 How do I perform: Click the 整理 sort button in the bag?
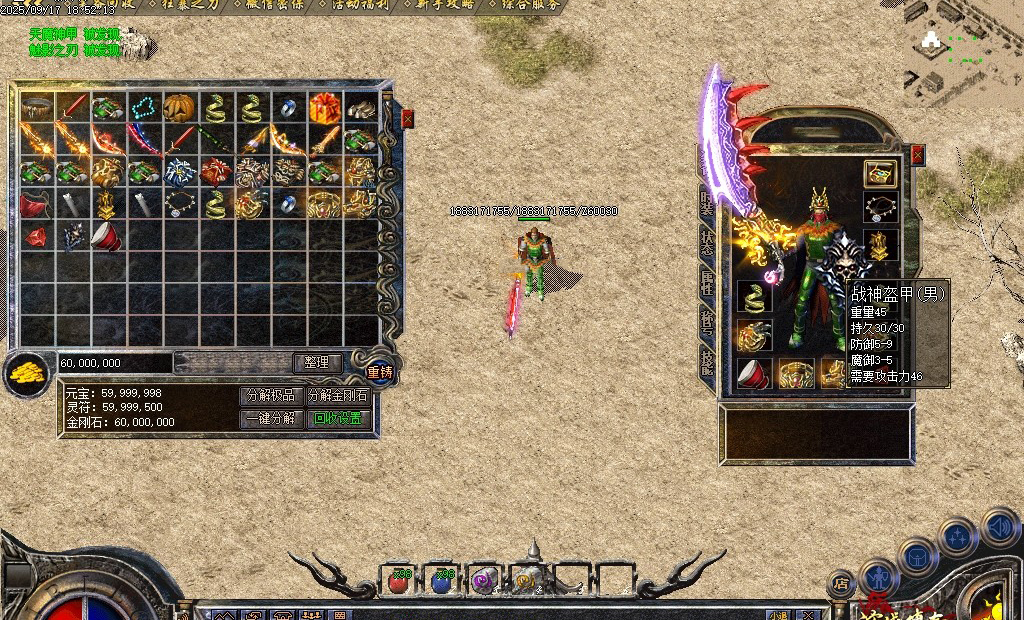pos(317,362)
